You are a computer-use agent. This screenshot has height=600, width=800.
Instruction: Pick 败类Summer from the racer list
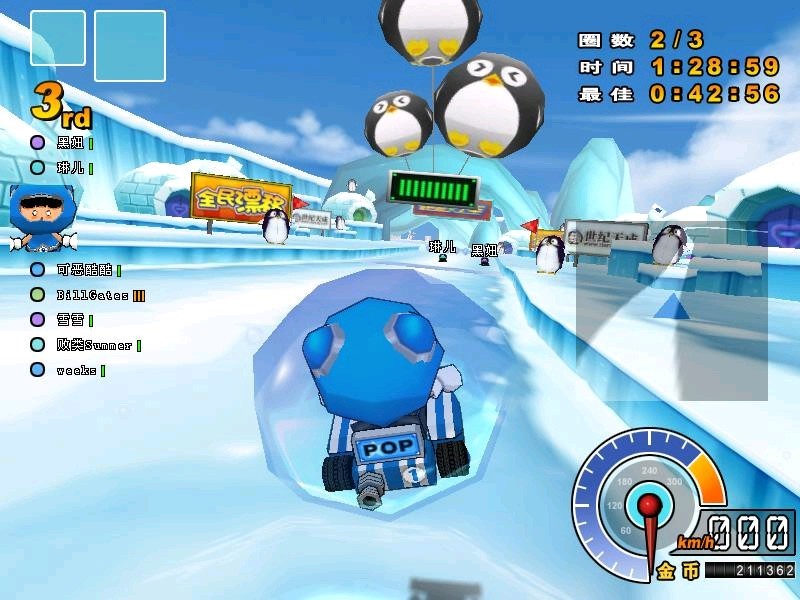[x=94, y=345]
